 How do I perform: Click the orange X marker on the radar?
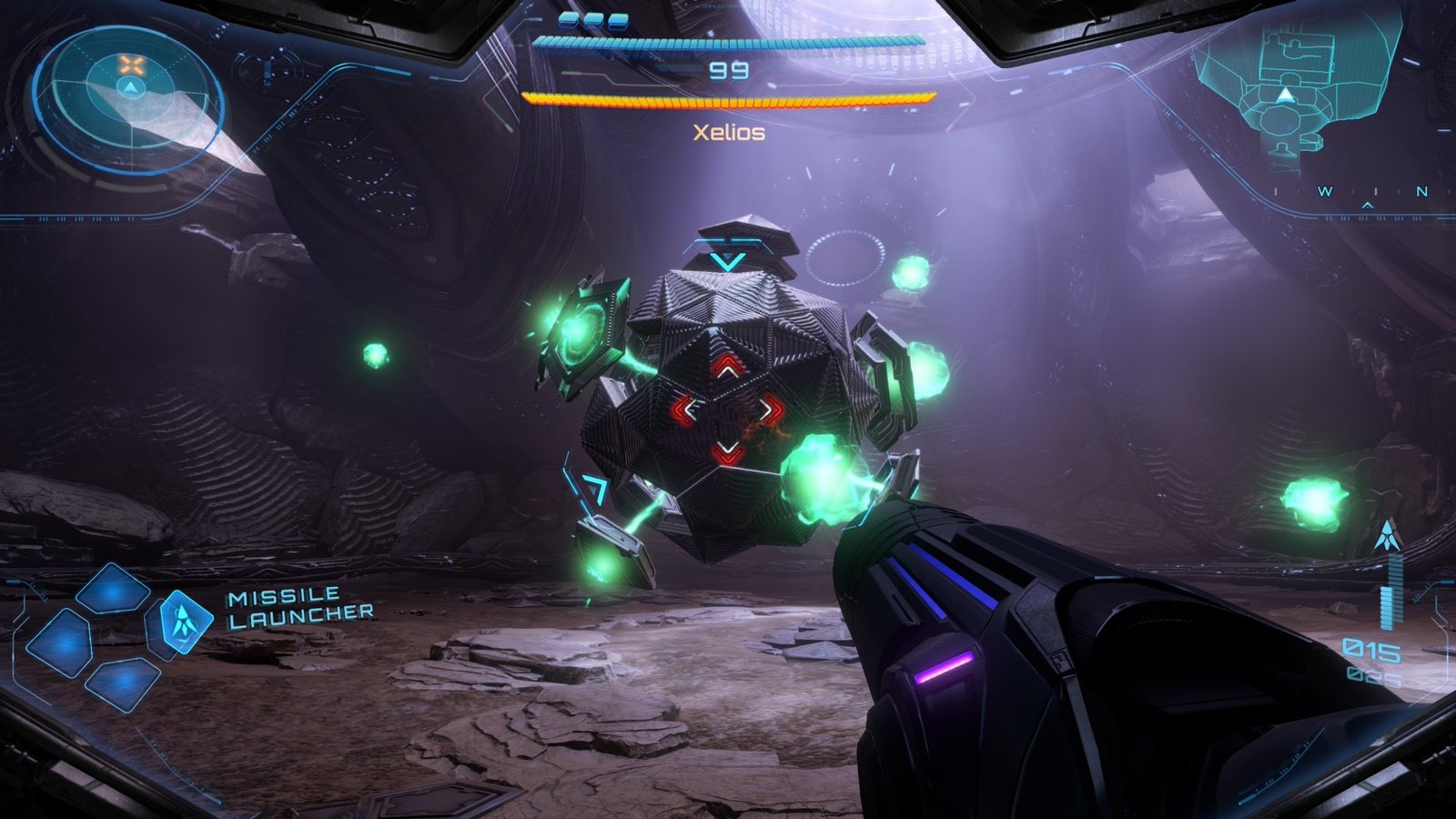click(130, 65)
